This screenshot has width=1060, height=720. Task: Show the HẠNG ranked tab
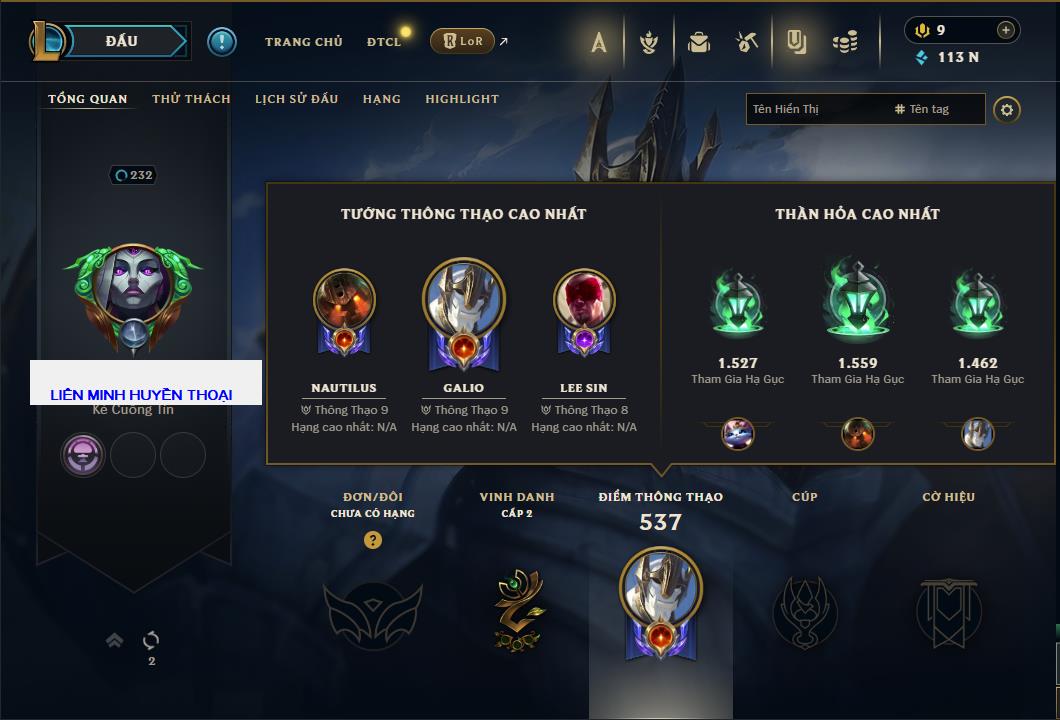pos(381,99)
